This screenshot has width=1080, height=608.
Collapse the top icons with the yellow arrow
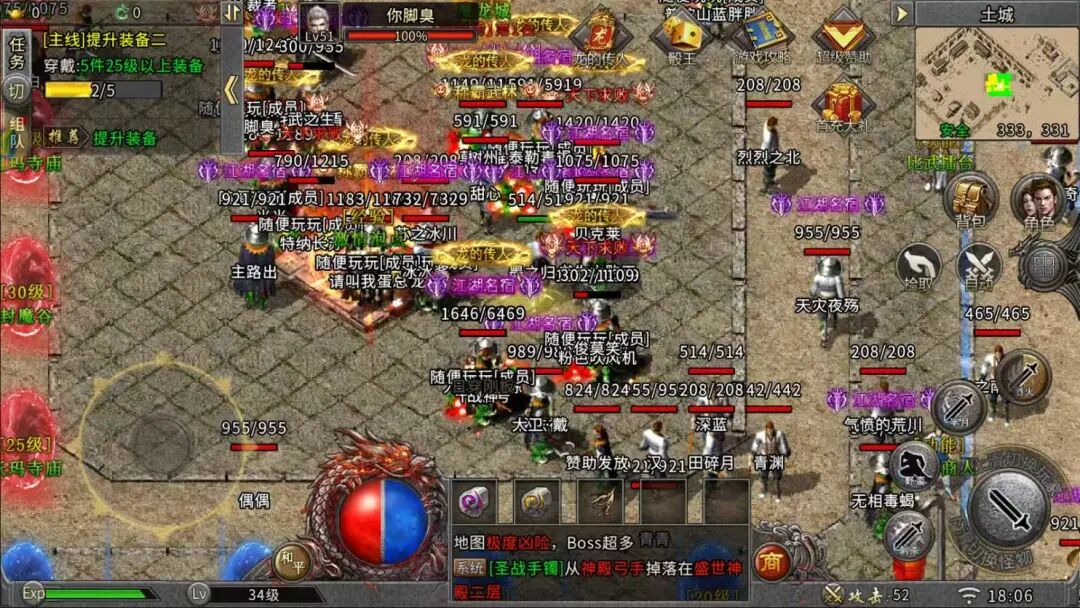click(x=902, y=14)
